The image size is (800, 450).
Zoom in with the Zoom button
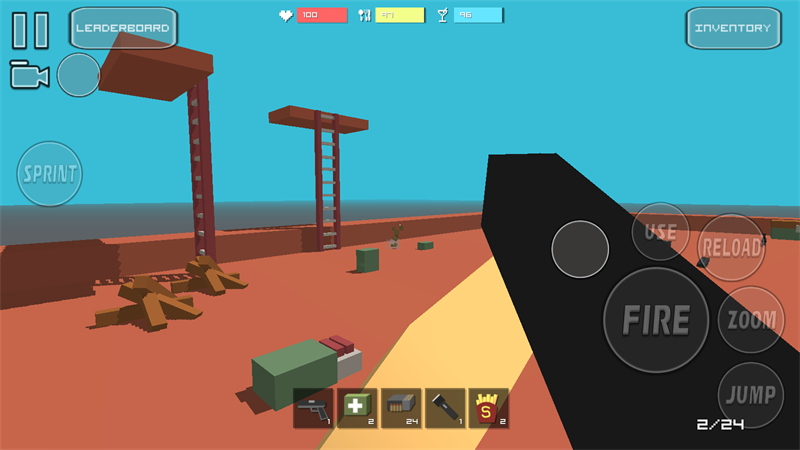(x=752, y=320)
